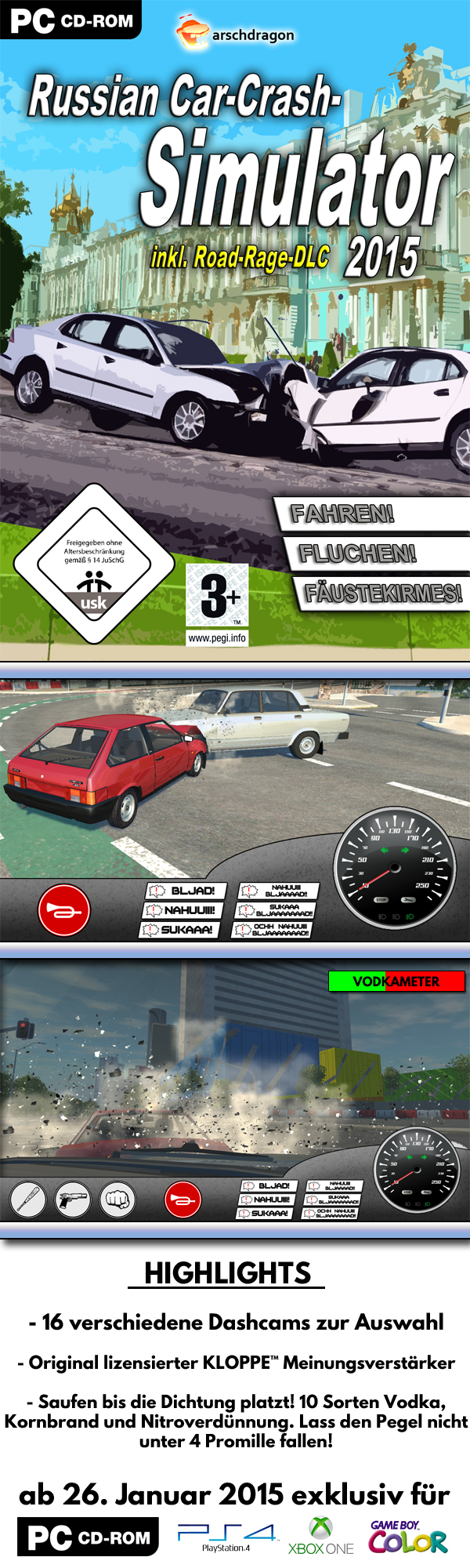Activate the fist punch icon

coord(117,1200)
